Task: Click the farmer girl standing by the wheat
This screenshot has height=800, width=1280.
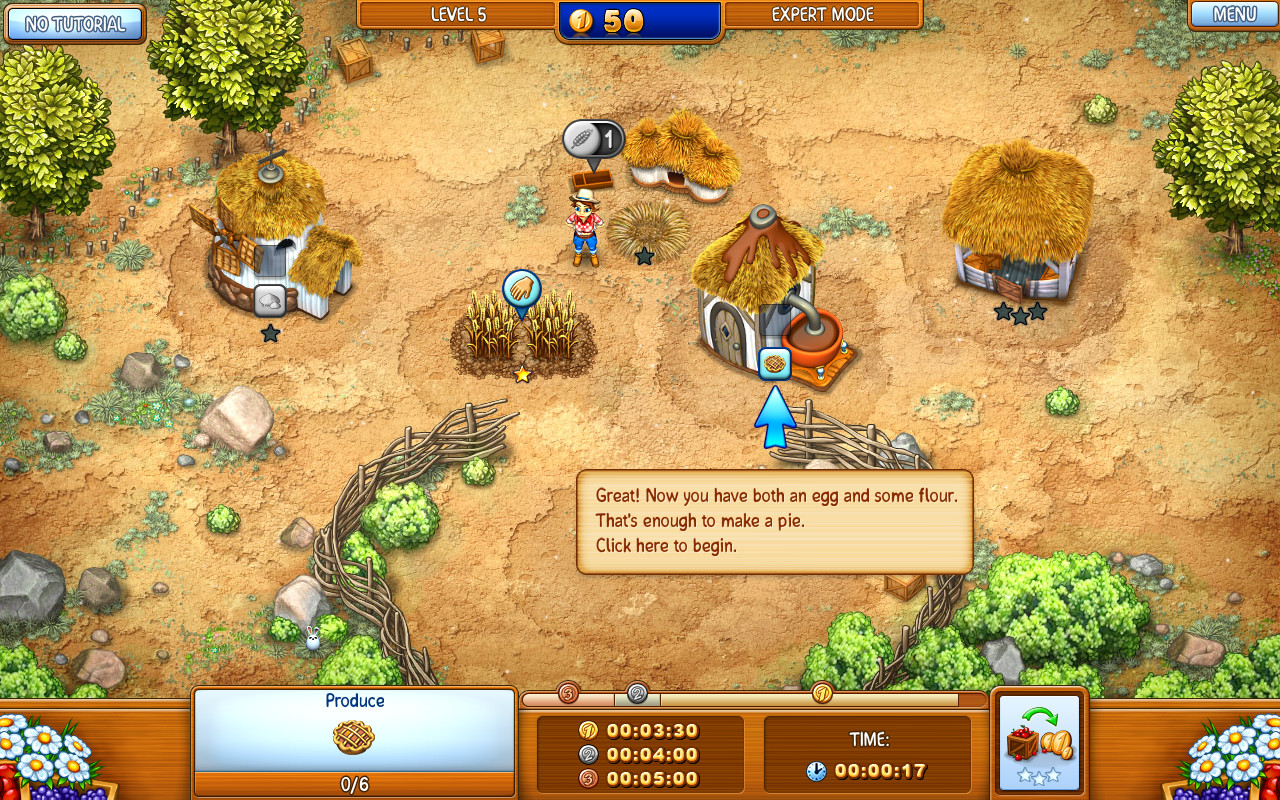Action: (585, 230)
